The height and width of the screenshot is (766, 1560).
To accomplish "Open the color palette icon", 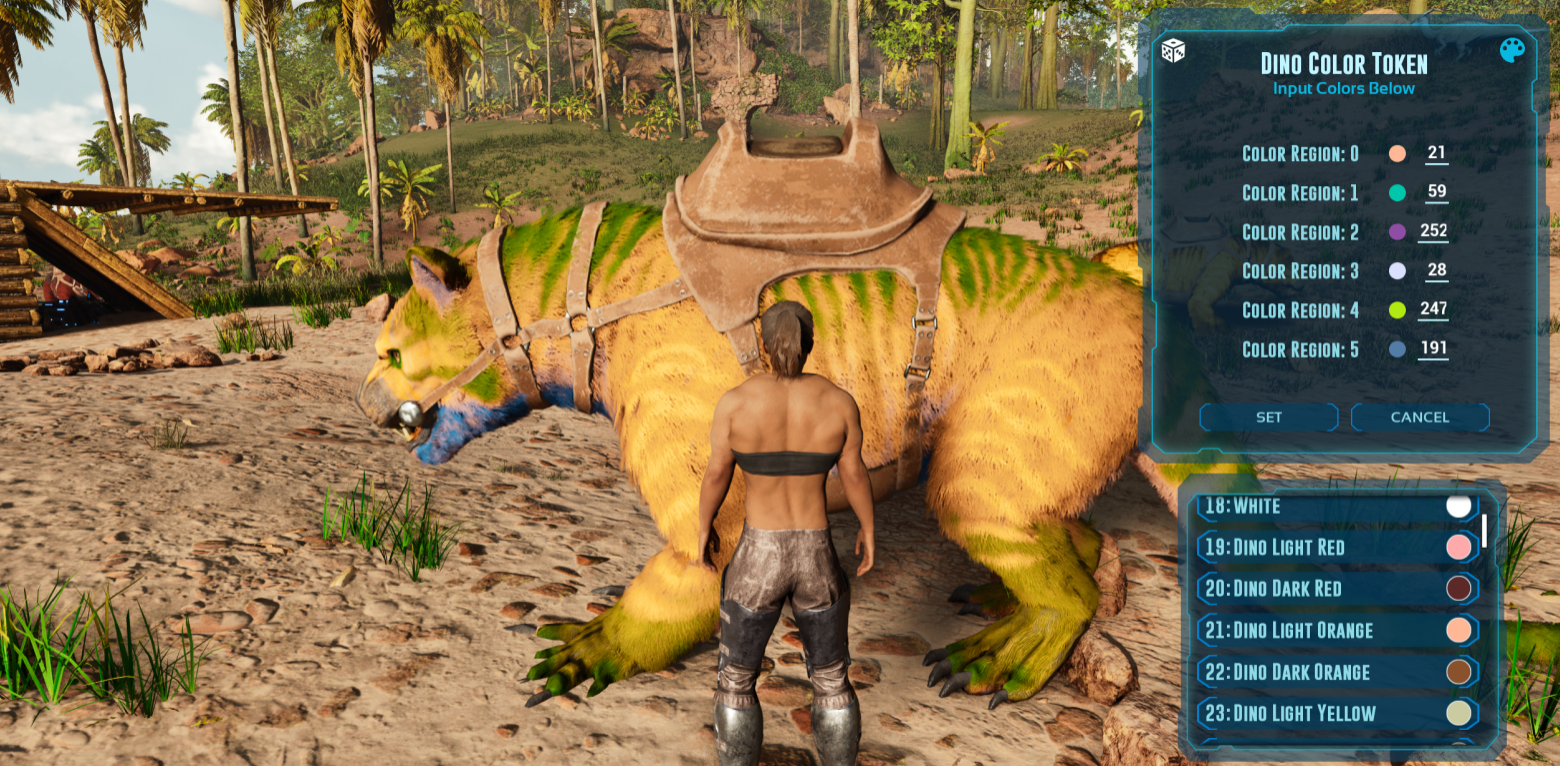I will point(1512,50).
